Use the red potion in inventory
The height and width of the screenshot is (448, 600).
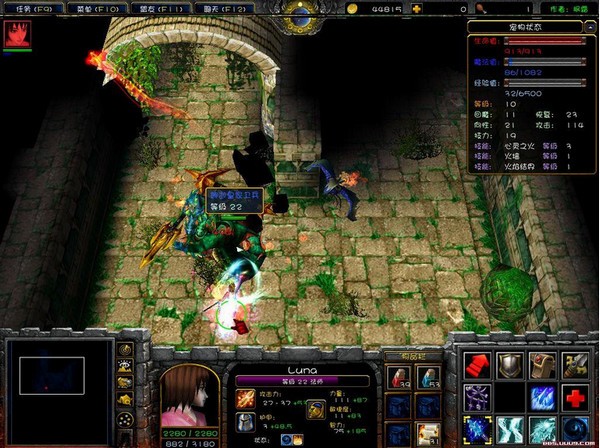(398, 377)
